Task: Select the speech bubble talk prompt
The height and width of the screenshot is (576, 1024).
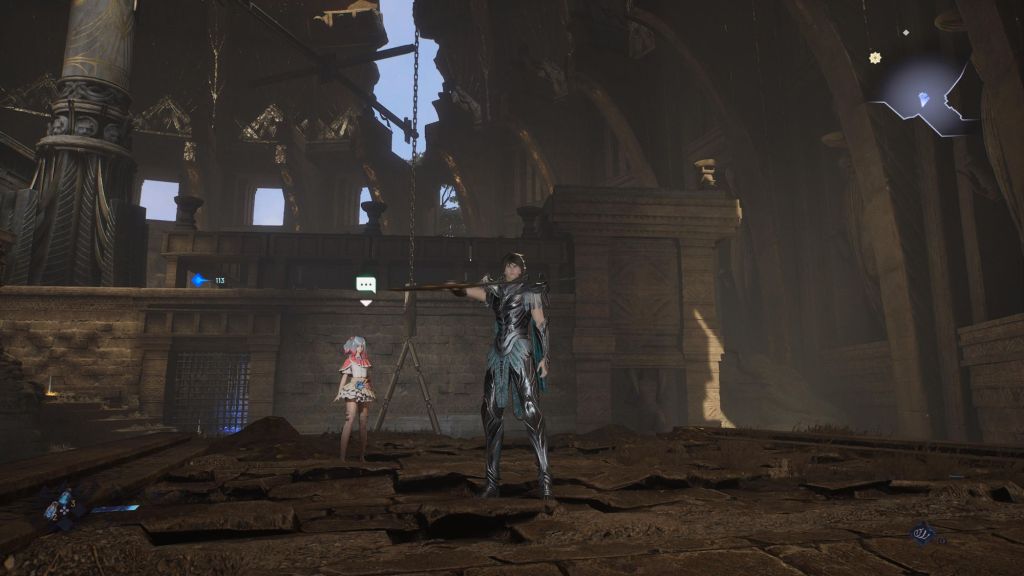Action: coord(366,285)
